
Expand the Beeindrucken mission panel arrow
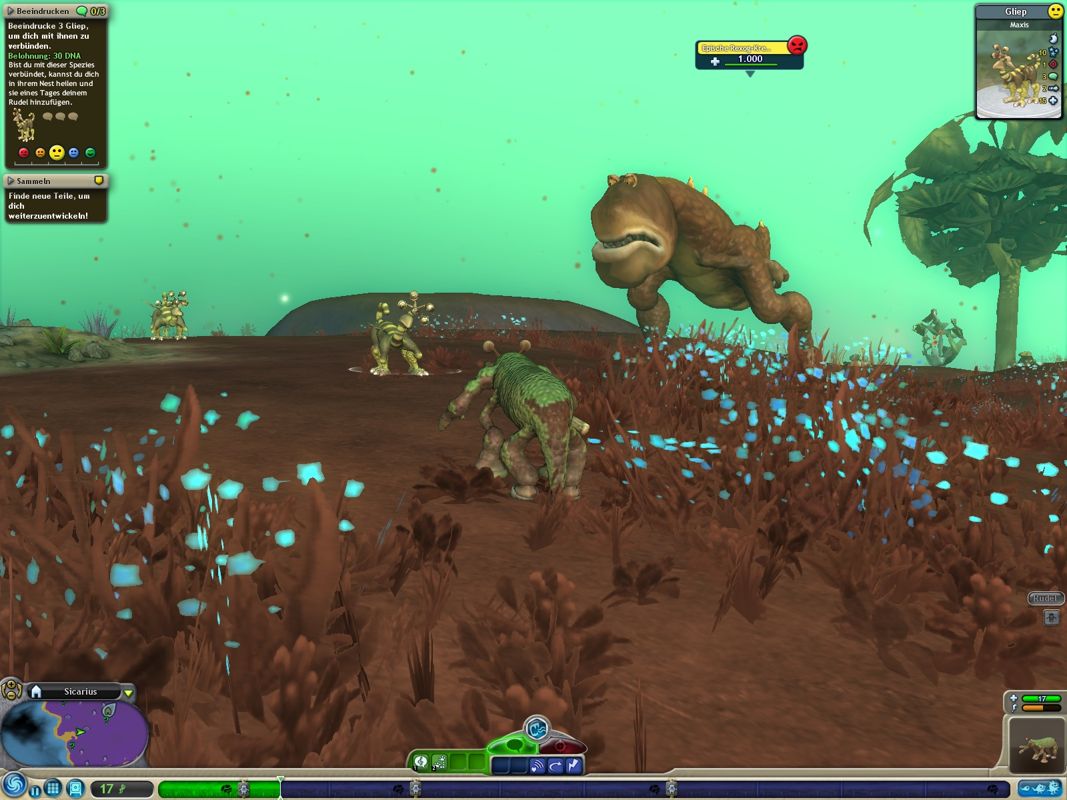[10, 11]
